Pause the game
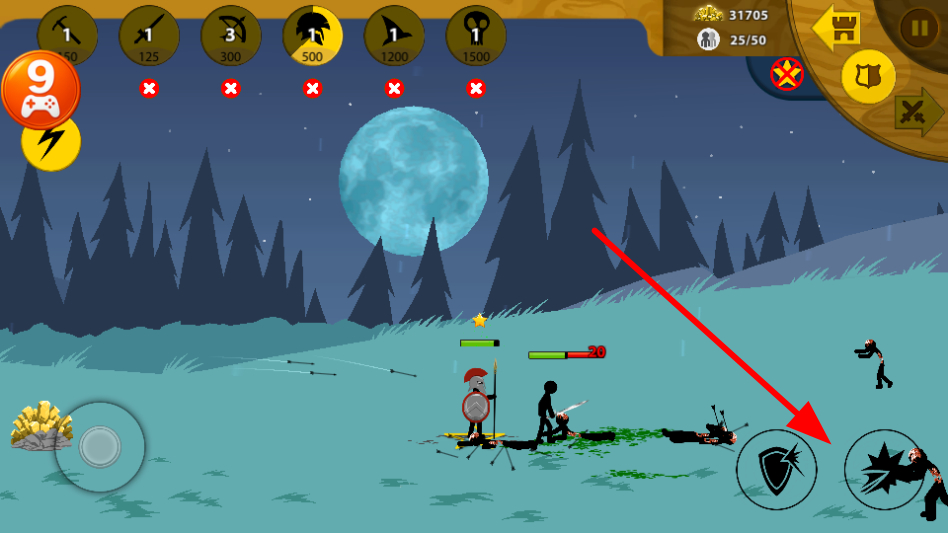948x533 pixels. (918, 28)
